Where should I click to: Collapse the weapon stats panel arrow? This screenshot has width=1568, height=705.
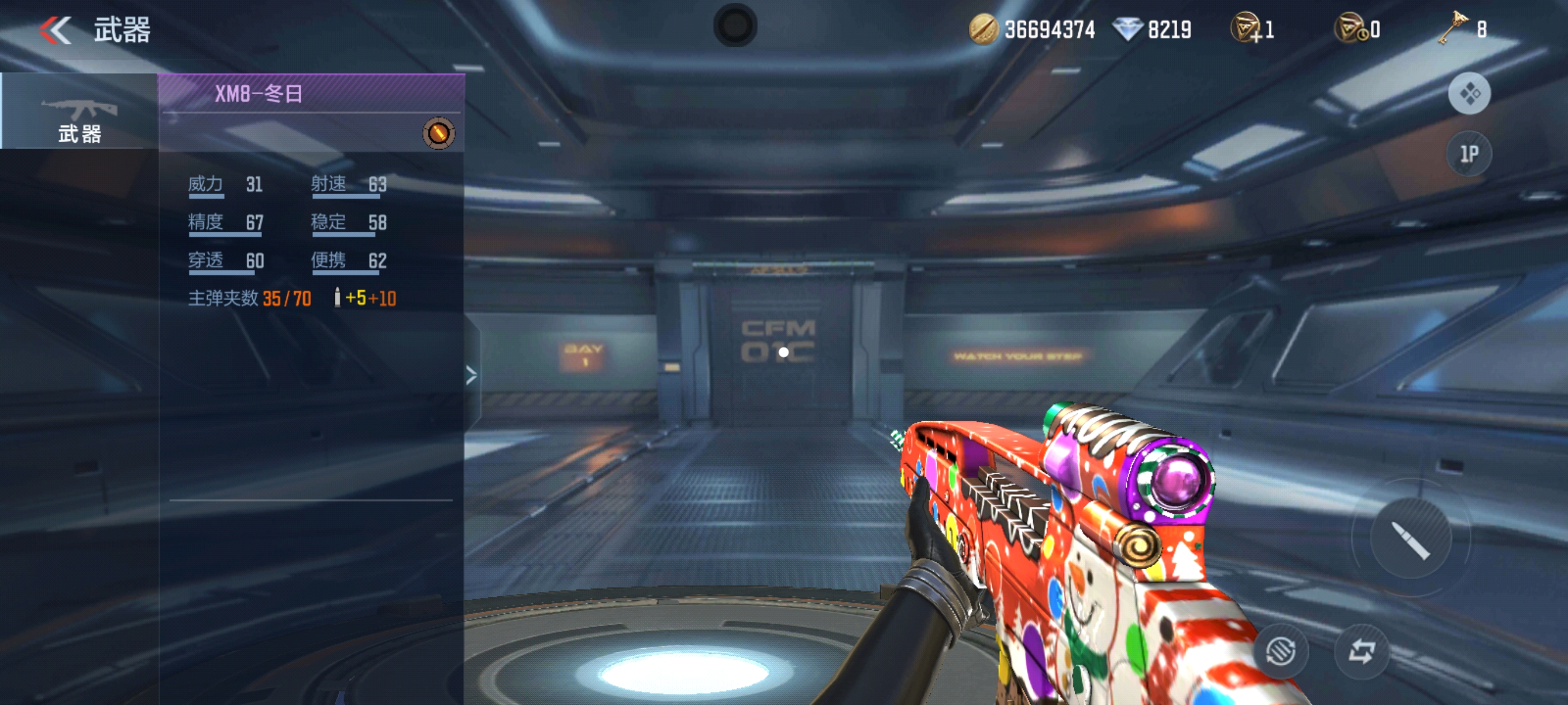click(471, 374)
